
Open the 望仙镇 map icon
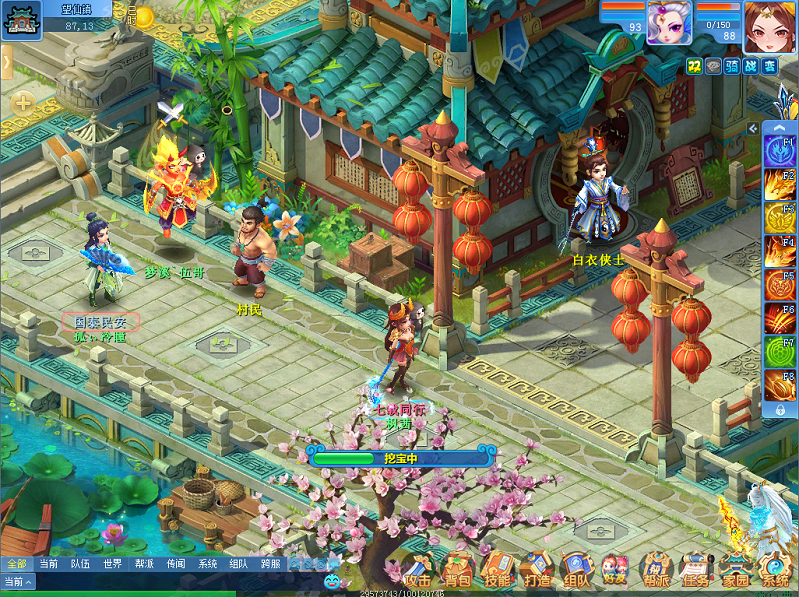click(x=22, y=18)
